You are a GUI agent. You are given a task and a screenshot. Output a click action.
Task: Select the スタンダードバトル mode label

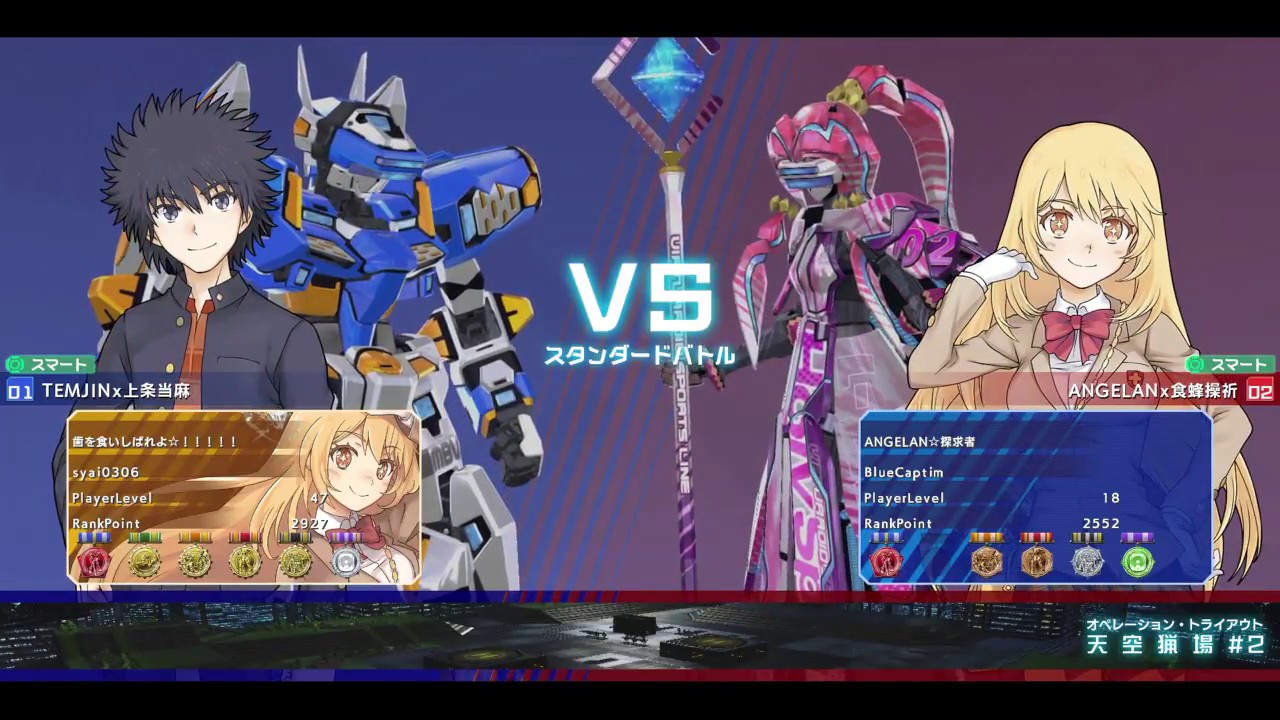641,355
